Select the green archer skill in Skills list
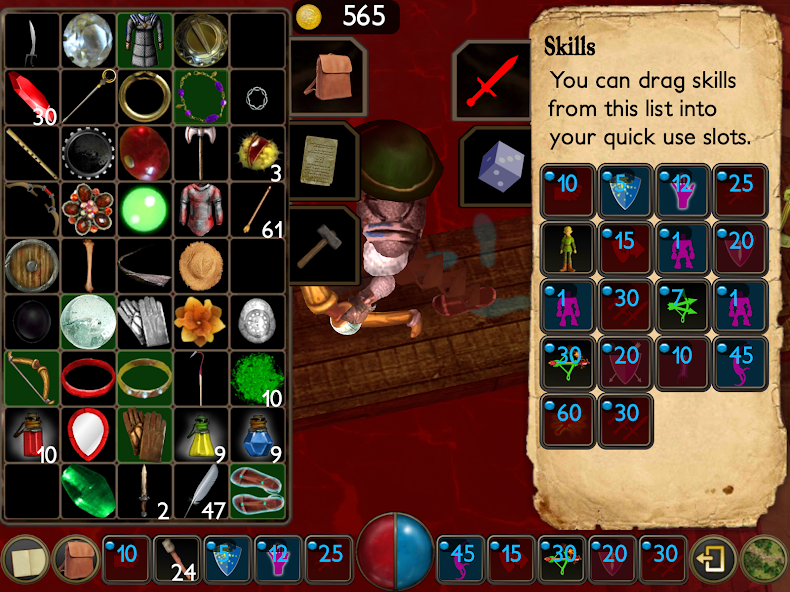The image size is (790, 592). point(567,247)
